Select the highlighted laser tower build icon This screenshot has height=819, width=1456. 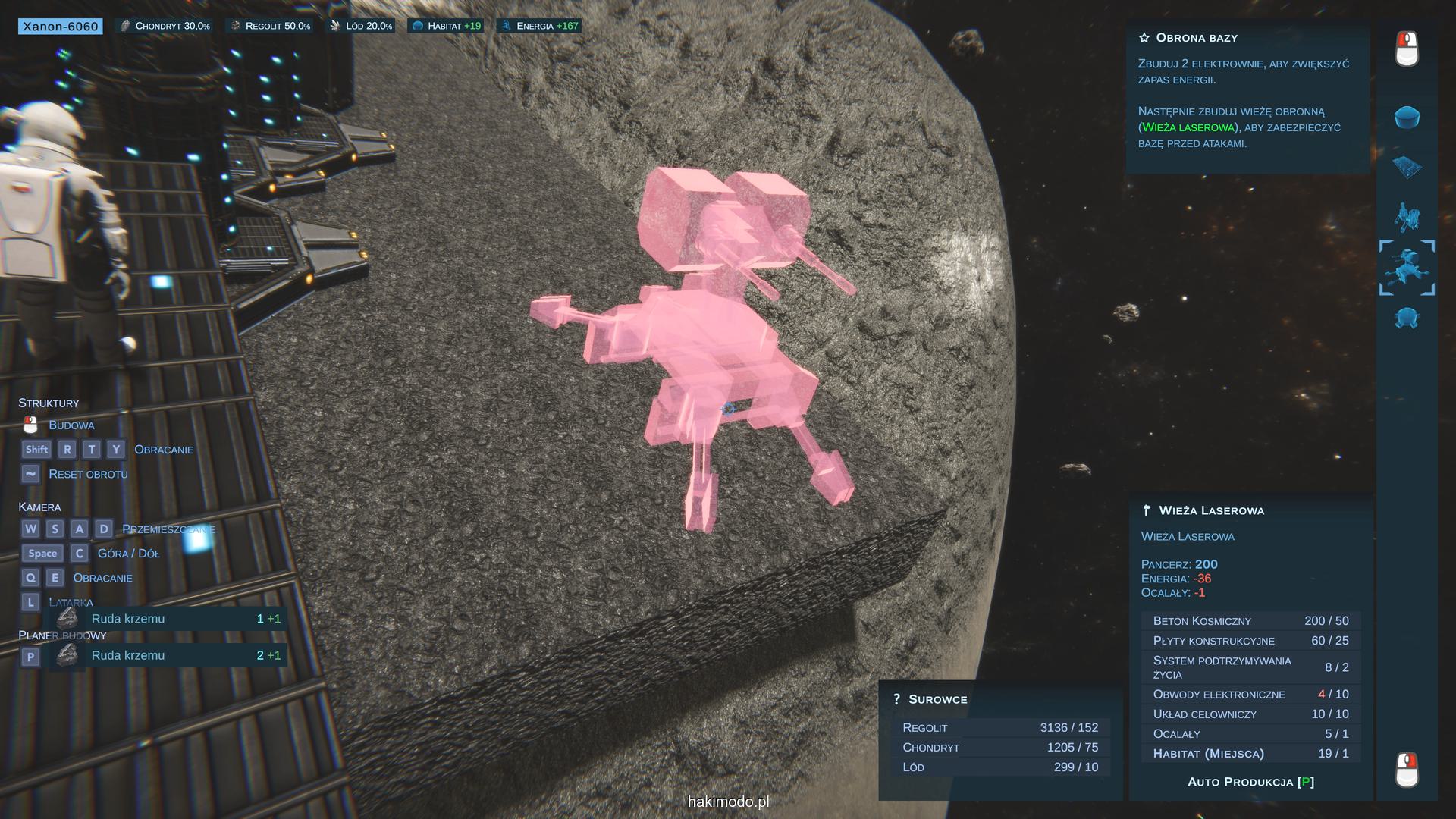[1407, 268]
